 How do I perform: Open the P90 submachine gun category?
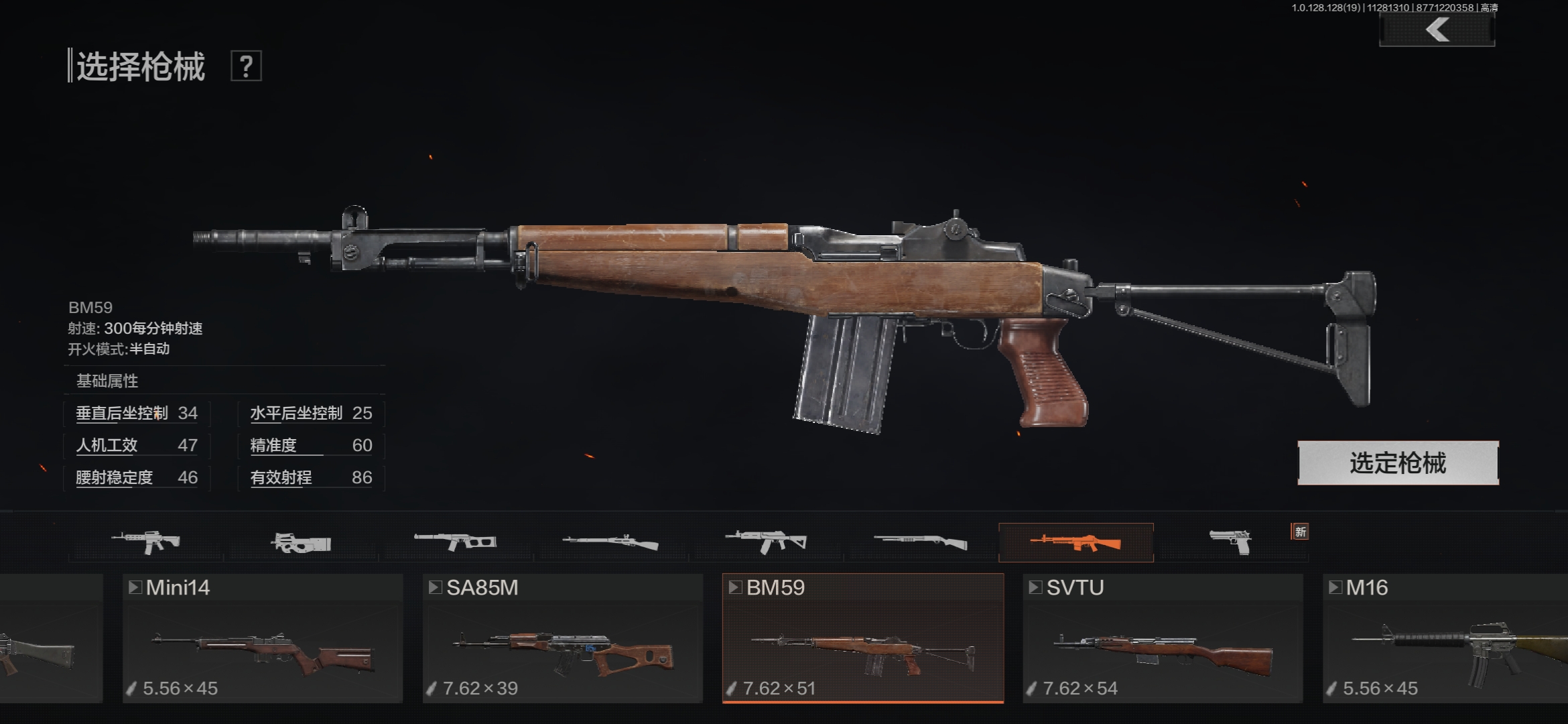(x=302, y=542)
